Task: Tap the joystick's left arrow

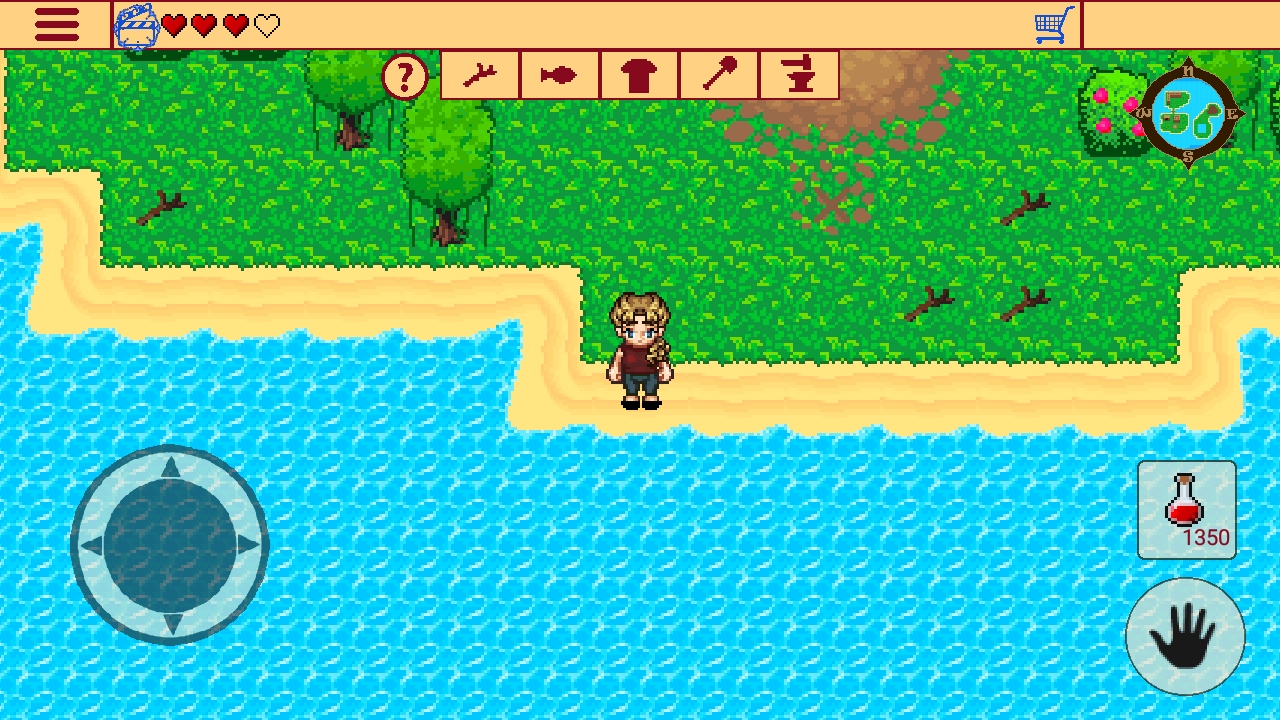Action: [x=92, y=546]
